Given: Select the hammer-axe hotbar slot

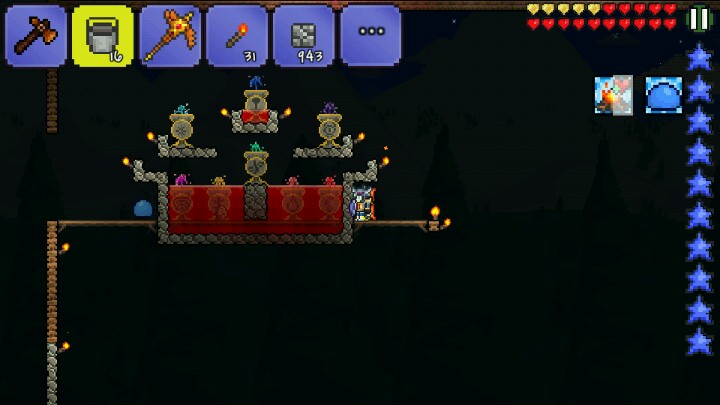Looking at the screenshot, I should pyautogui.click(x=36, y=35).
